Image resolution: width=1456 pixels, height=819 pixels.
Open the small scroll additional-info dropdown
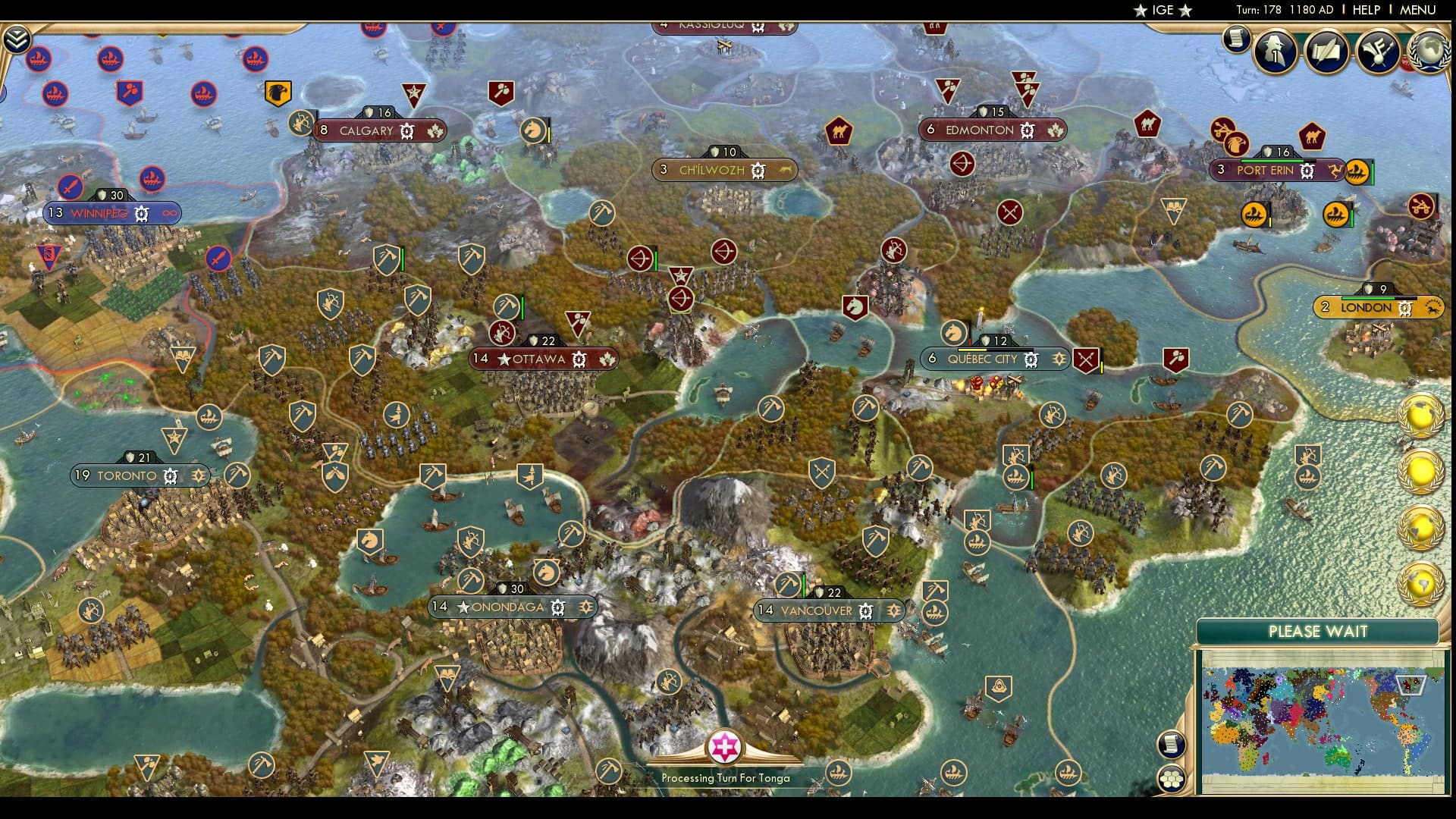[x=1236, y=38]
